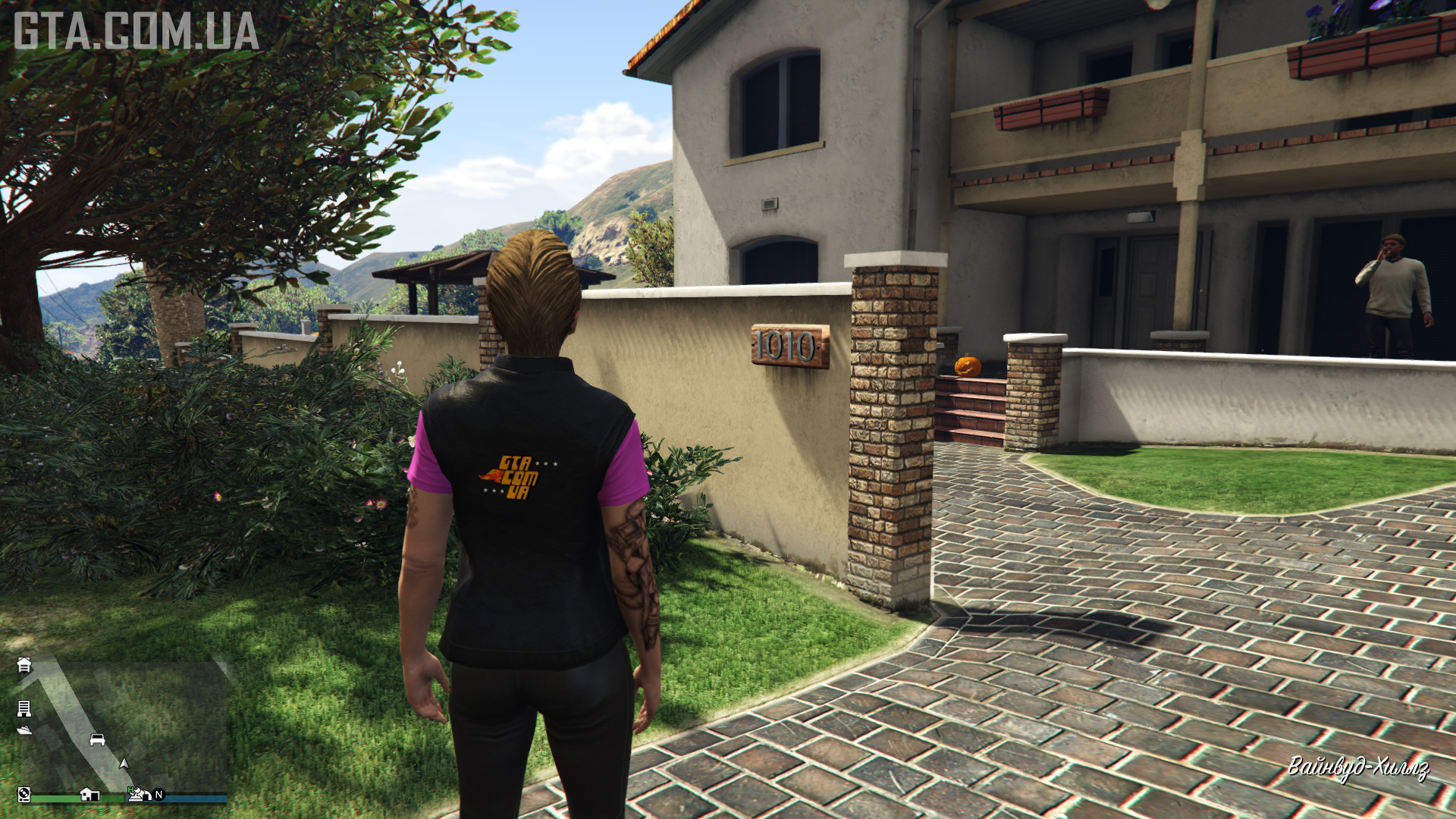The width and height of the screenshot is (1456, 819).
Task: Click the office building blip on minimap
Action: 24,708
